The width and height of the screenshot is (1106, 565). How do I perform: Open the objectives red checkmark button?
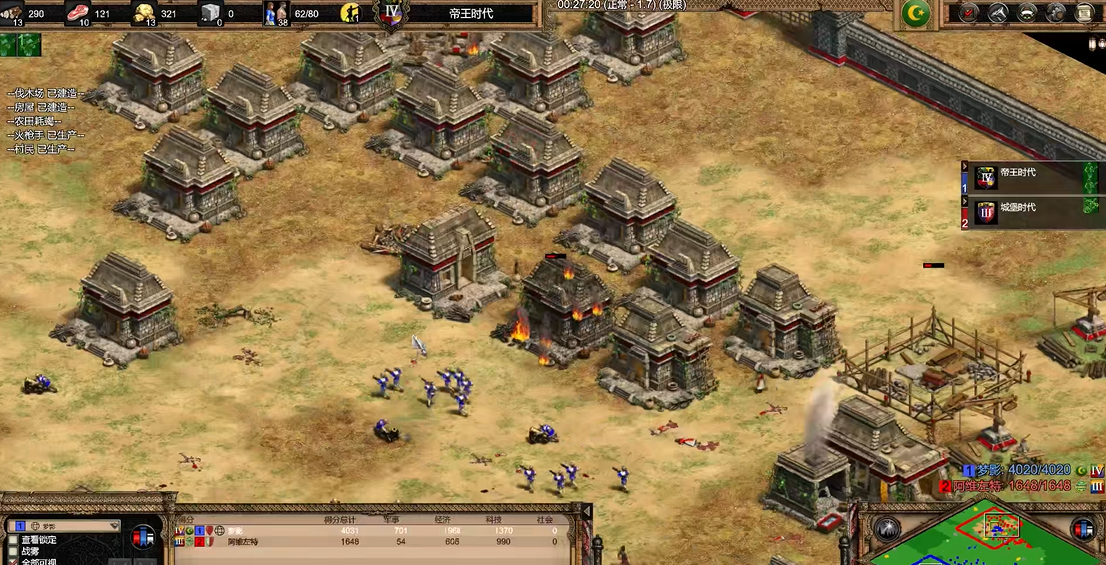(x=968, y=13)
